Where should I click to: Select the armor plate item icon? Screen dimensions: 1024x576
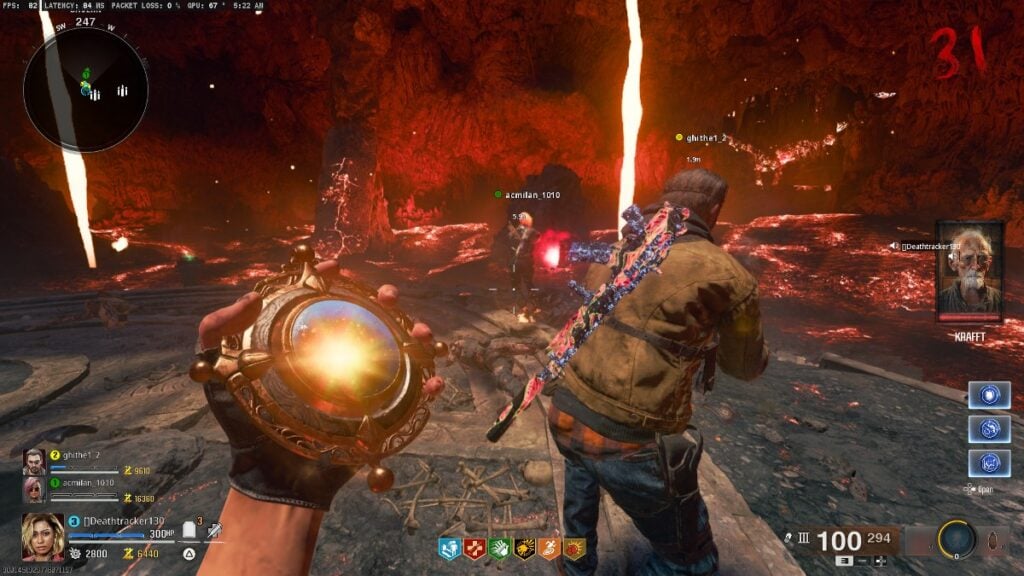[x=190, y=530]
